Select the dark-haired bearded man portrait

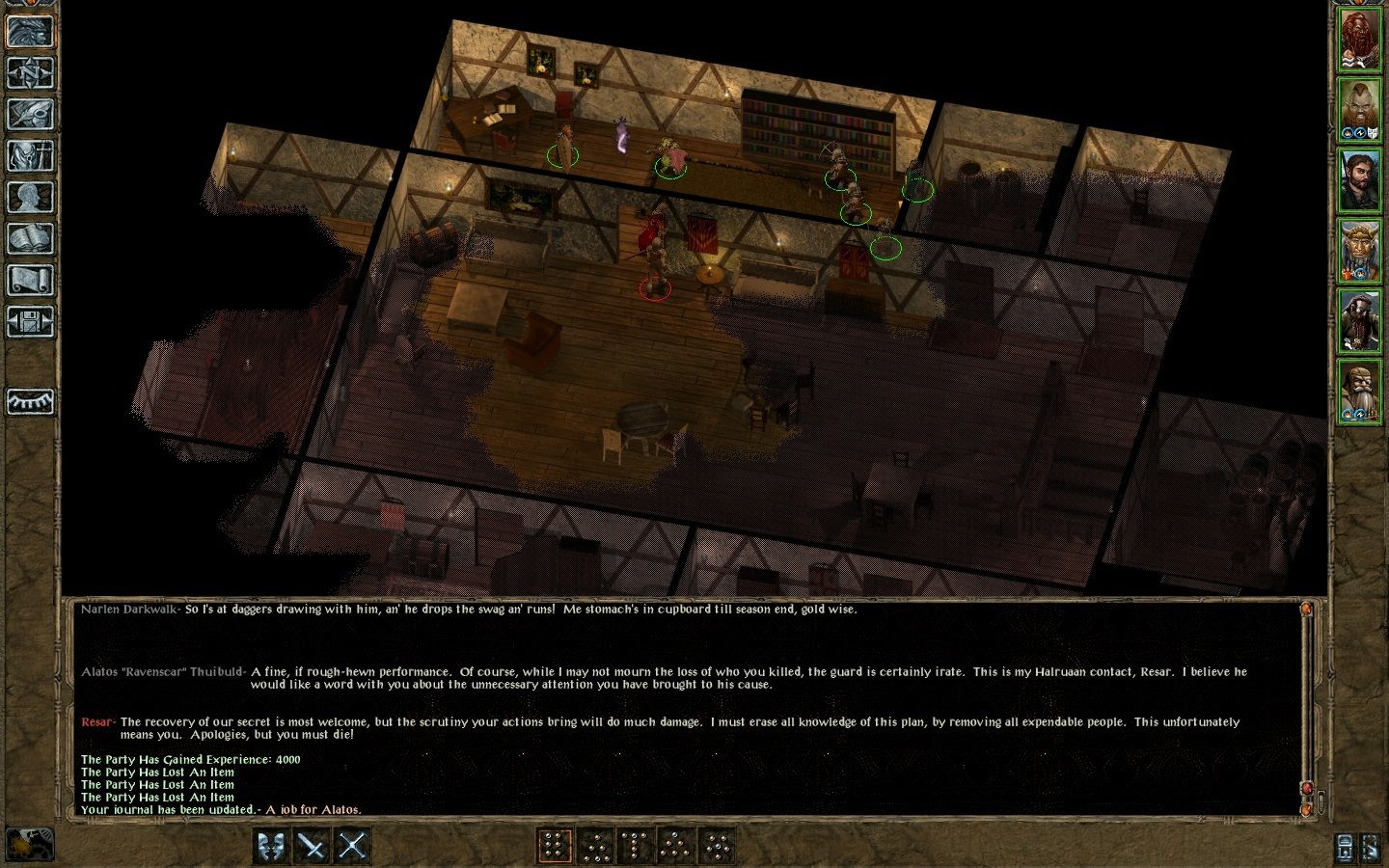pyautogui.click(x=1358, y=180)
